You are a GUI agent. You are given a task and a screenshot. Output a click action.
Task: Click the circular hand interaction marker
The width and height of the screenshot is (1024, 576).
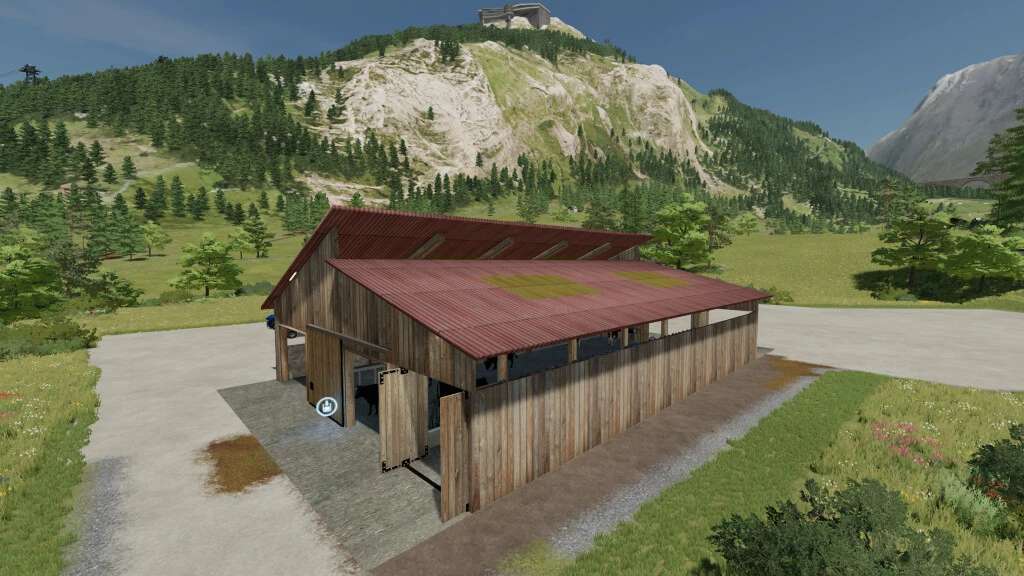coord(326,406)
